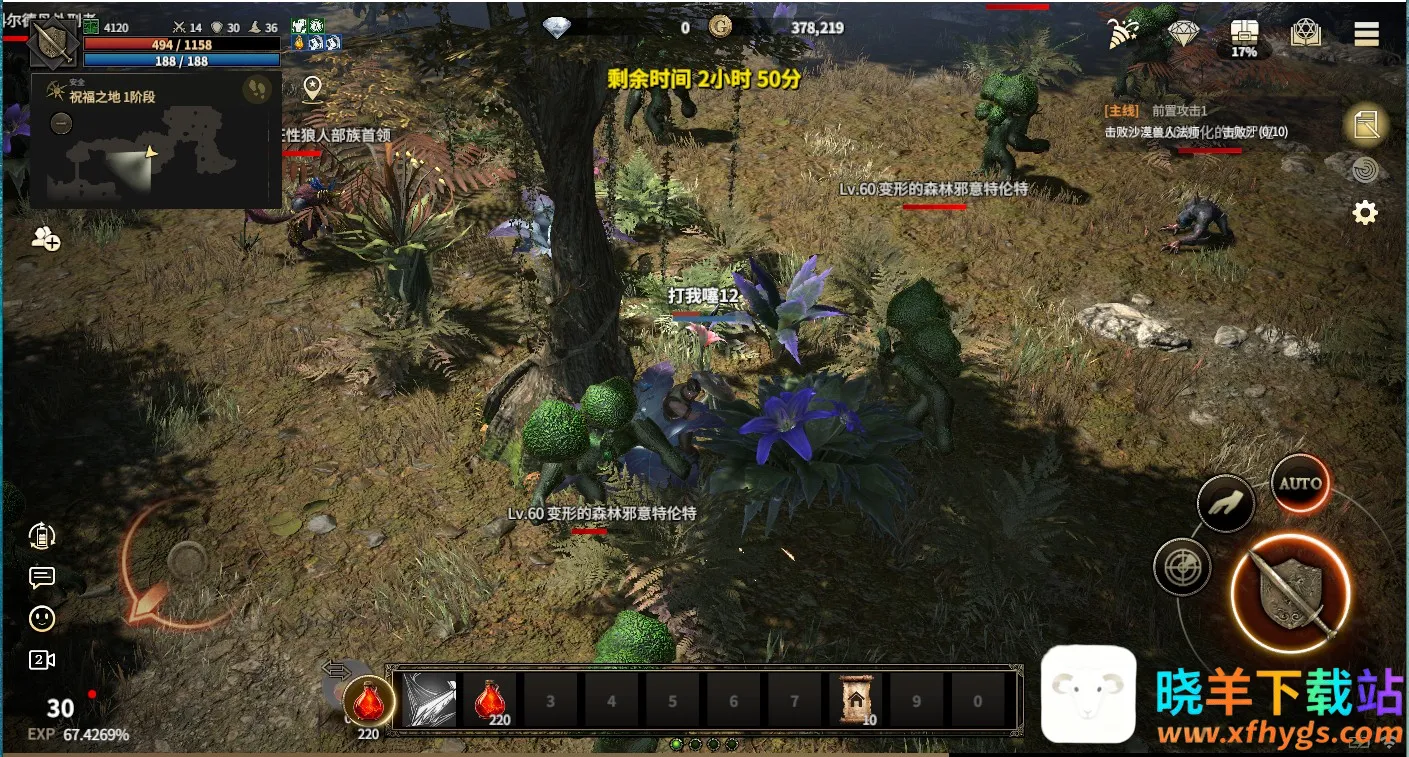This screenshot has height=757, width=1409.
Task: Select the codex book icon on top bar
Action: 1307,34
